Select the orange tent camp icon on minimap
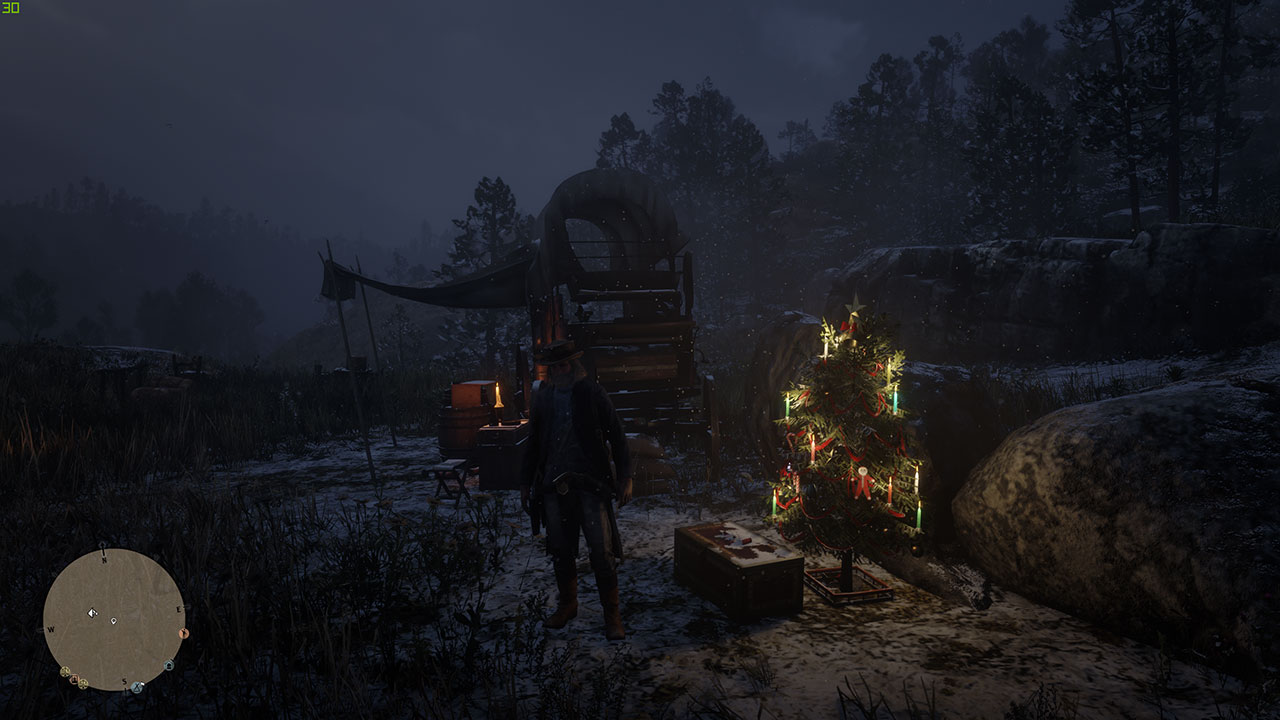 [75, 679]
